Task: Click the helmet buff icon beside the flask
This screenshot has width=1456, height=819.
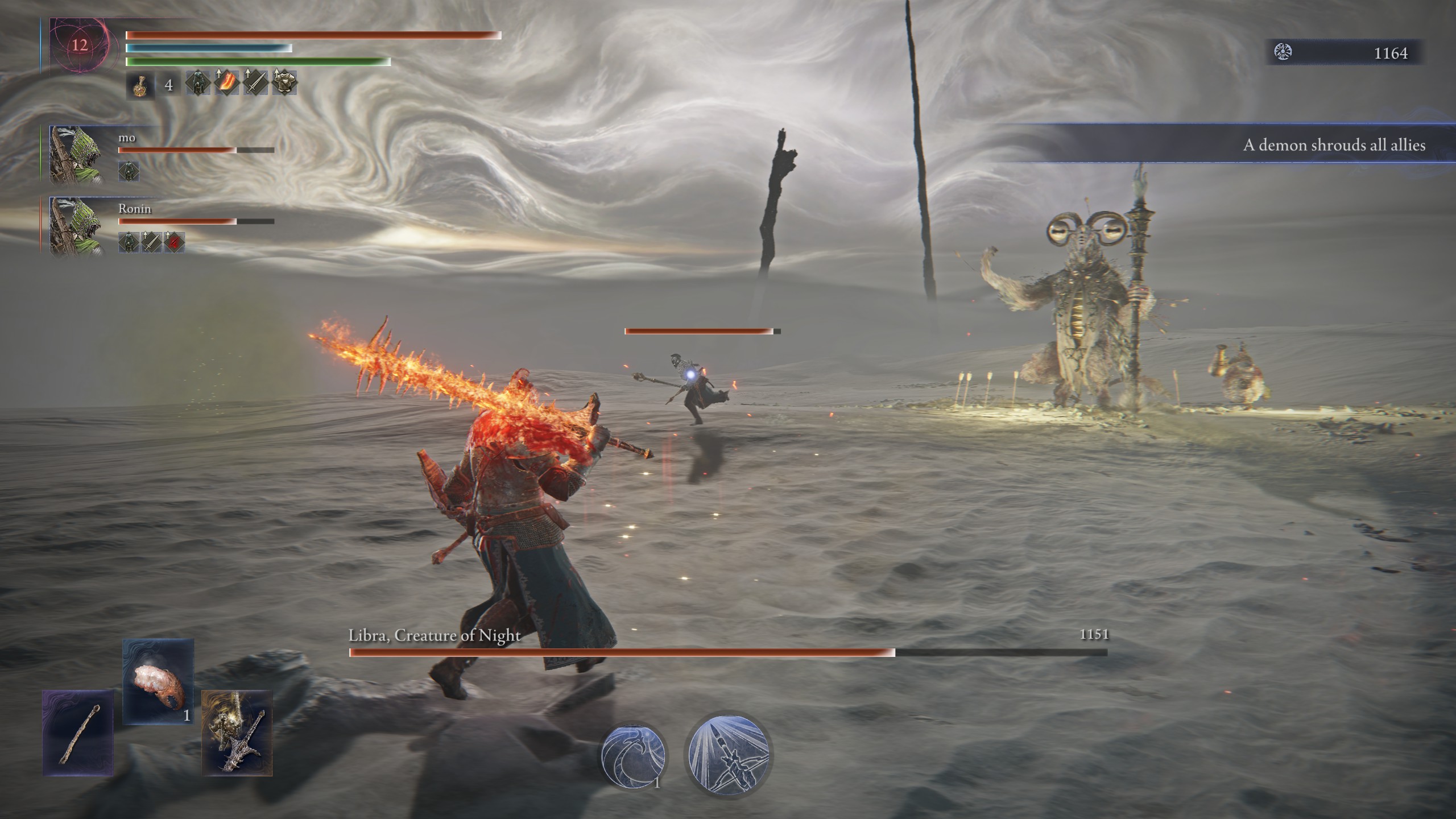Action: click(x=198, y=85)
